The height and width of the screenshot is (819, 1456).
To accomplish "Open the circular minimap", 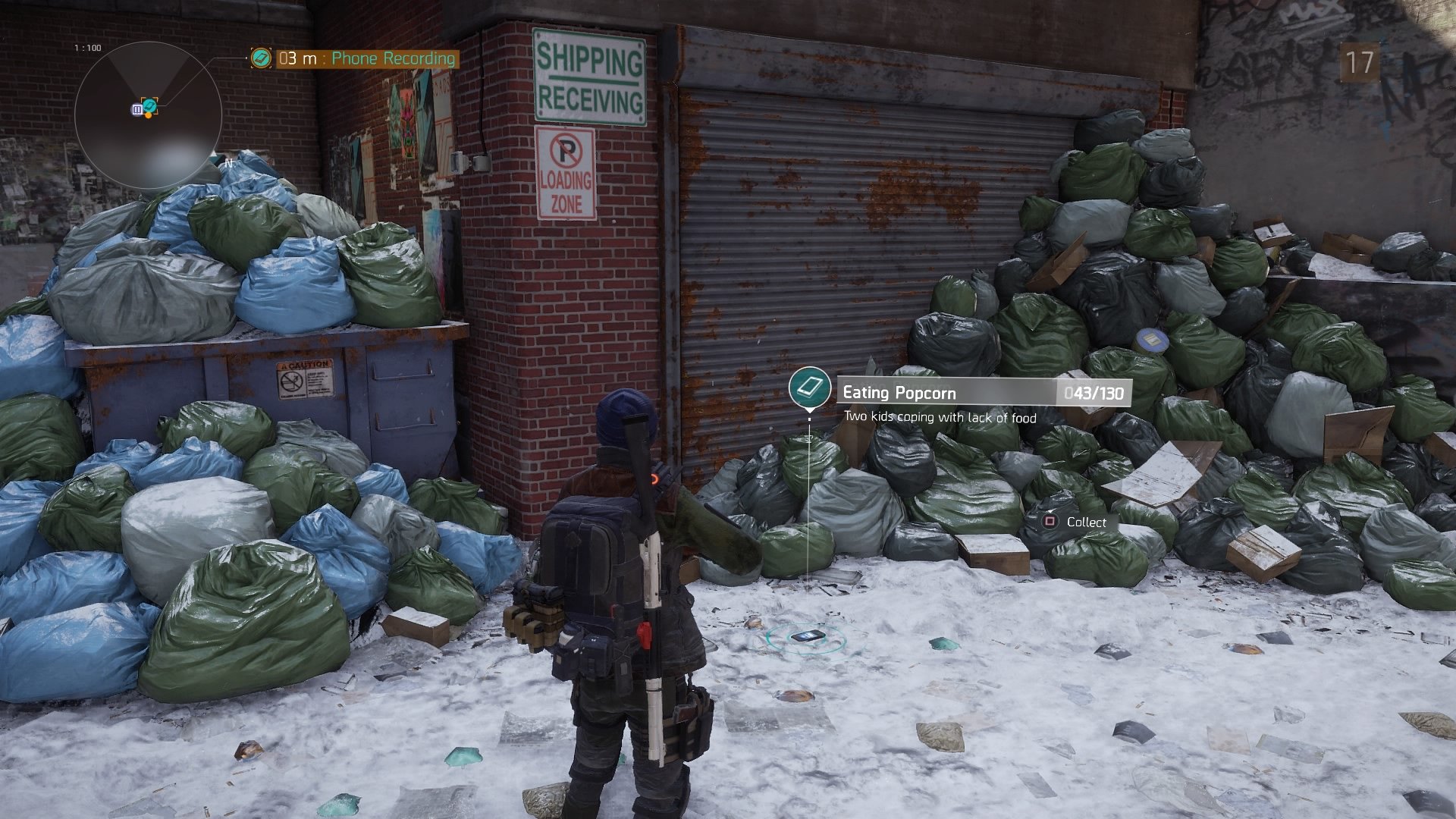I will click(148, 115).
